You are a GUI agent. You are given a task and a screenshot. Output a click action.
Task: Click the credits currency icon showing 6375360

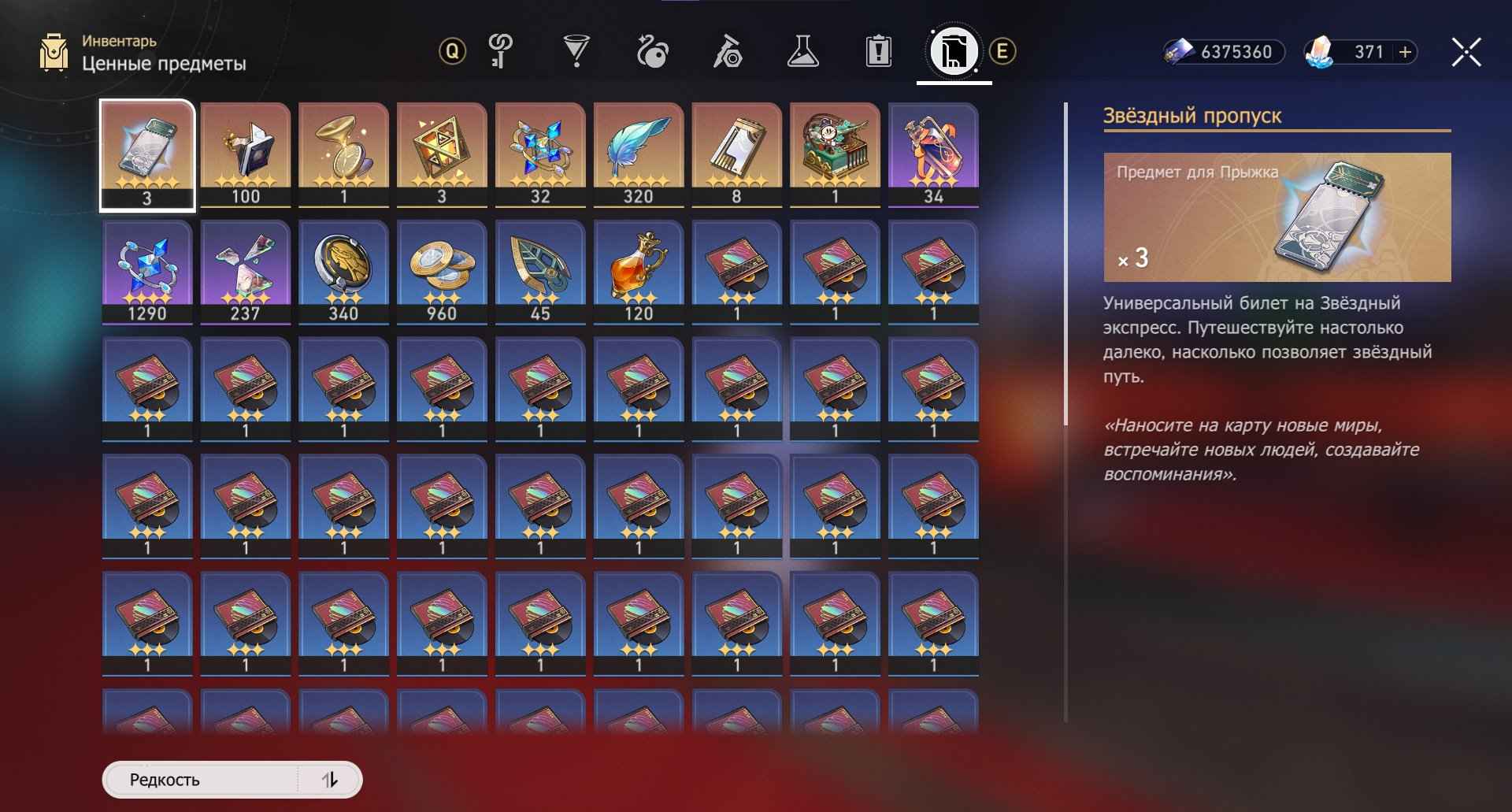(1179, 53)
